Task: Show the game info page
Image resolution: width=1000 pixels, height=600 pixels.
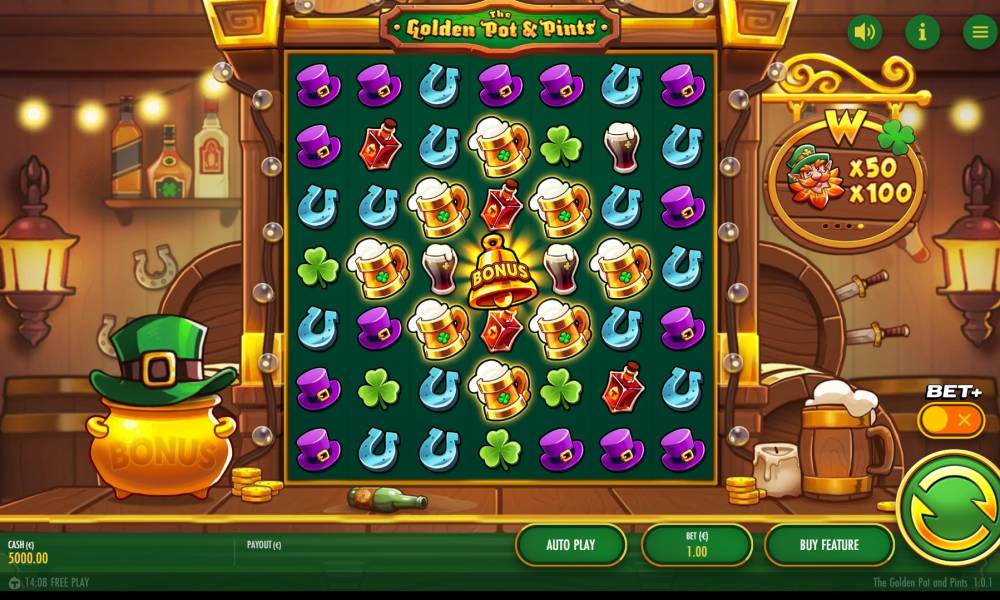Action: click(922, 32)
